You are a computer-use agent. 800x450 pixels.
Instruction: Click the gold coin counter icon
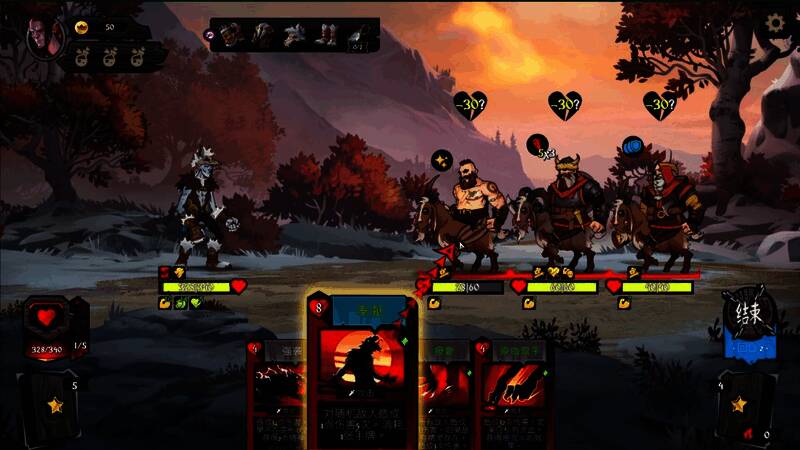click(x=82, y=28)
